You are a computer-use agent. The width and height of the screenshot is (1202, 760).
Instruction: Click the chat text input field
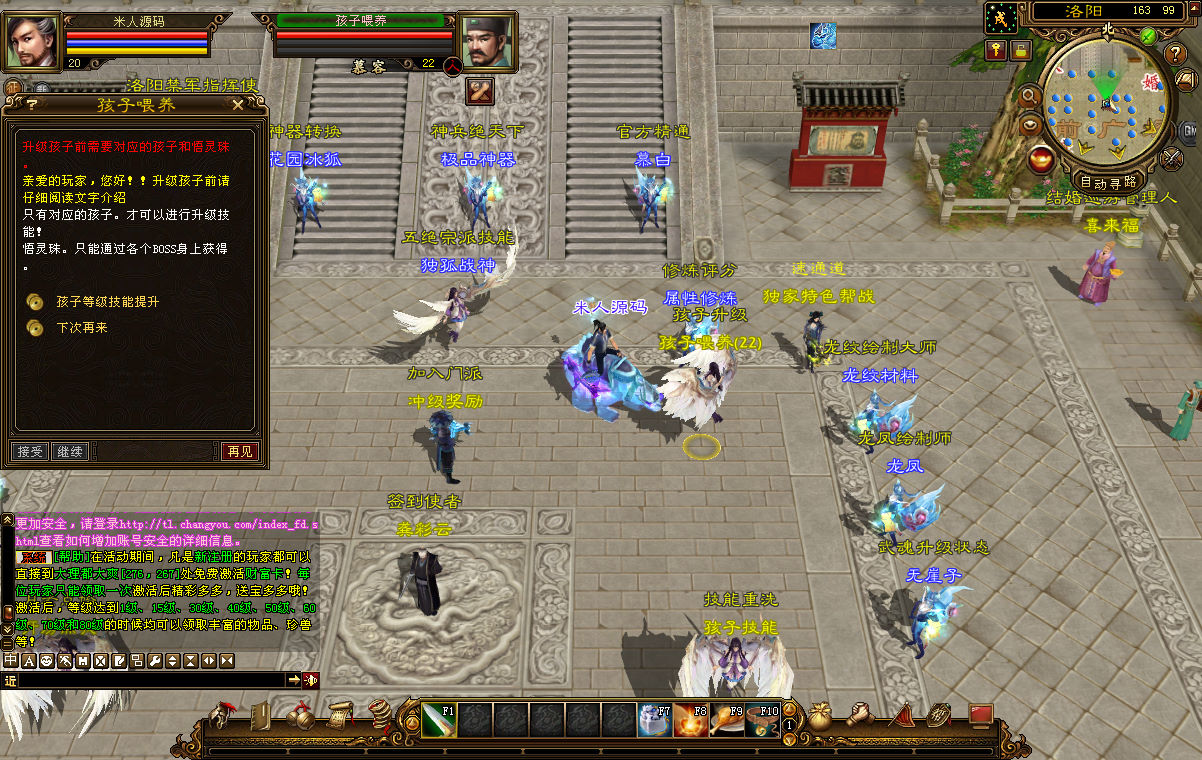tap(150, 680)
